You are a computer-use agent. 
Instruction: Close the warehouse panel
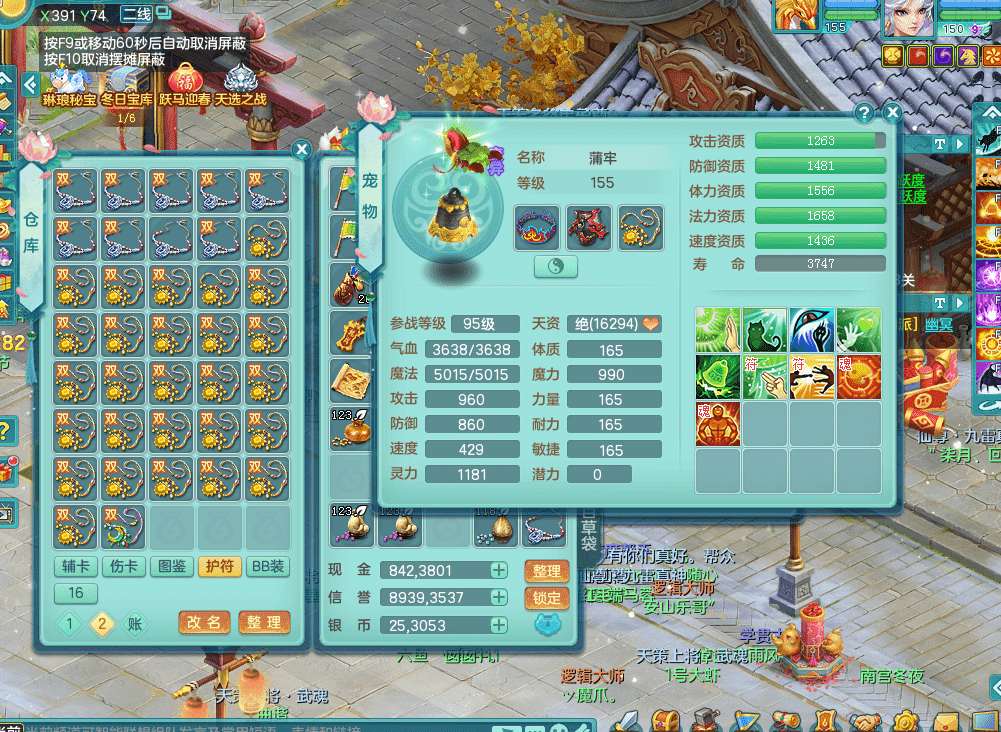pos(301,150)
